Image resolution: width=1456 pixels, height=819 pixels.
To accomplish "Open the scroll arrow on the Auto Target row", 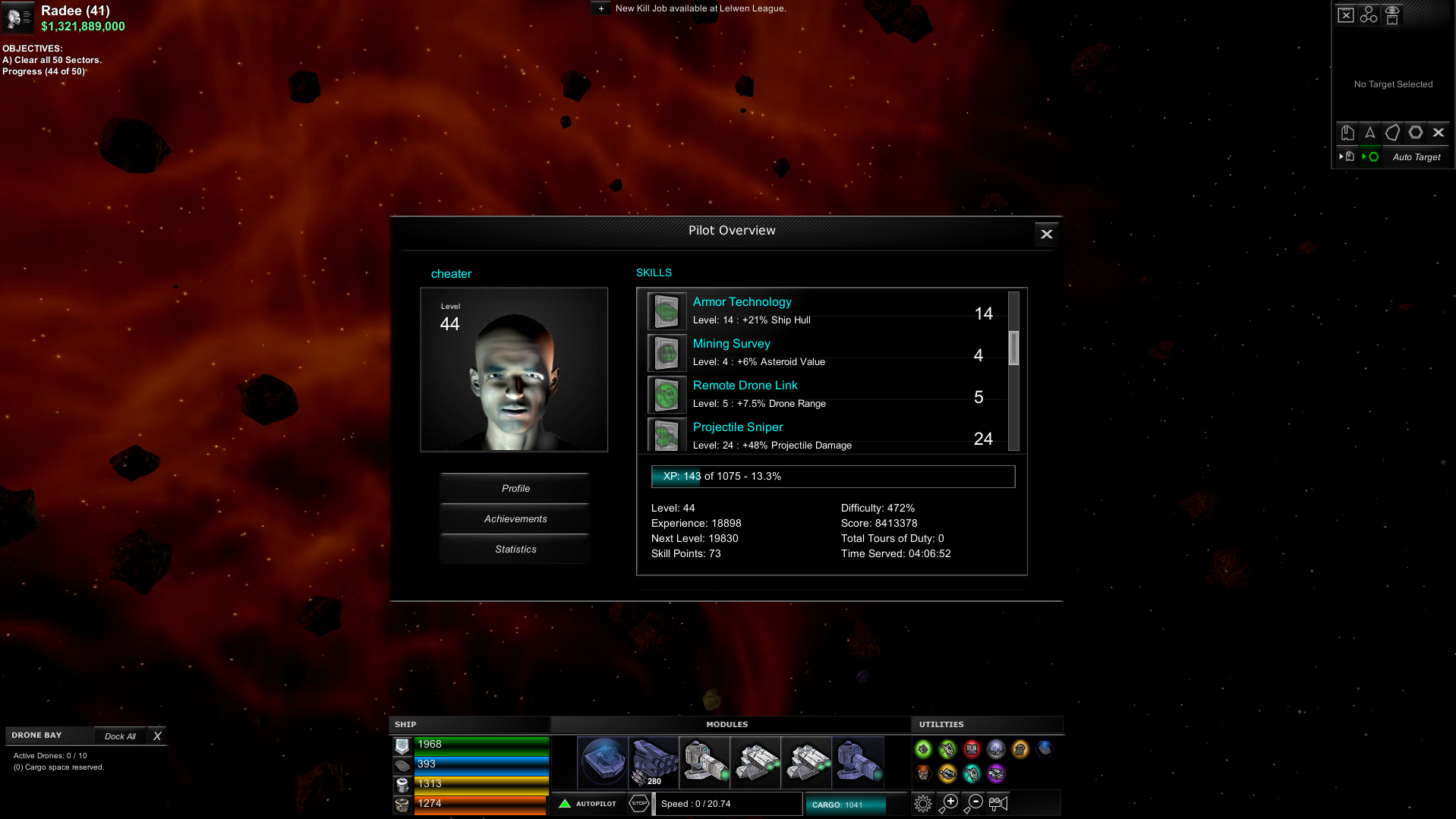I will [1364, 156].
